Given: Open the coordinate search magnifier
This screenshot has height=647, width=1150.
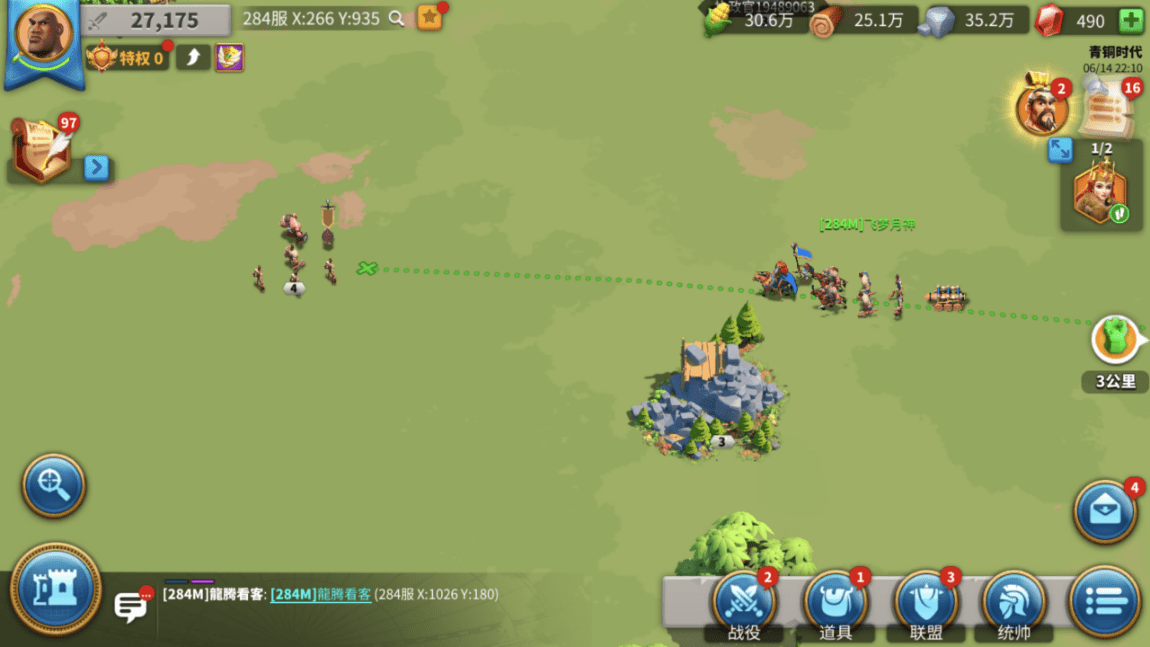Looking at the screenshot, I should coord(397,19).
